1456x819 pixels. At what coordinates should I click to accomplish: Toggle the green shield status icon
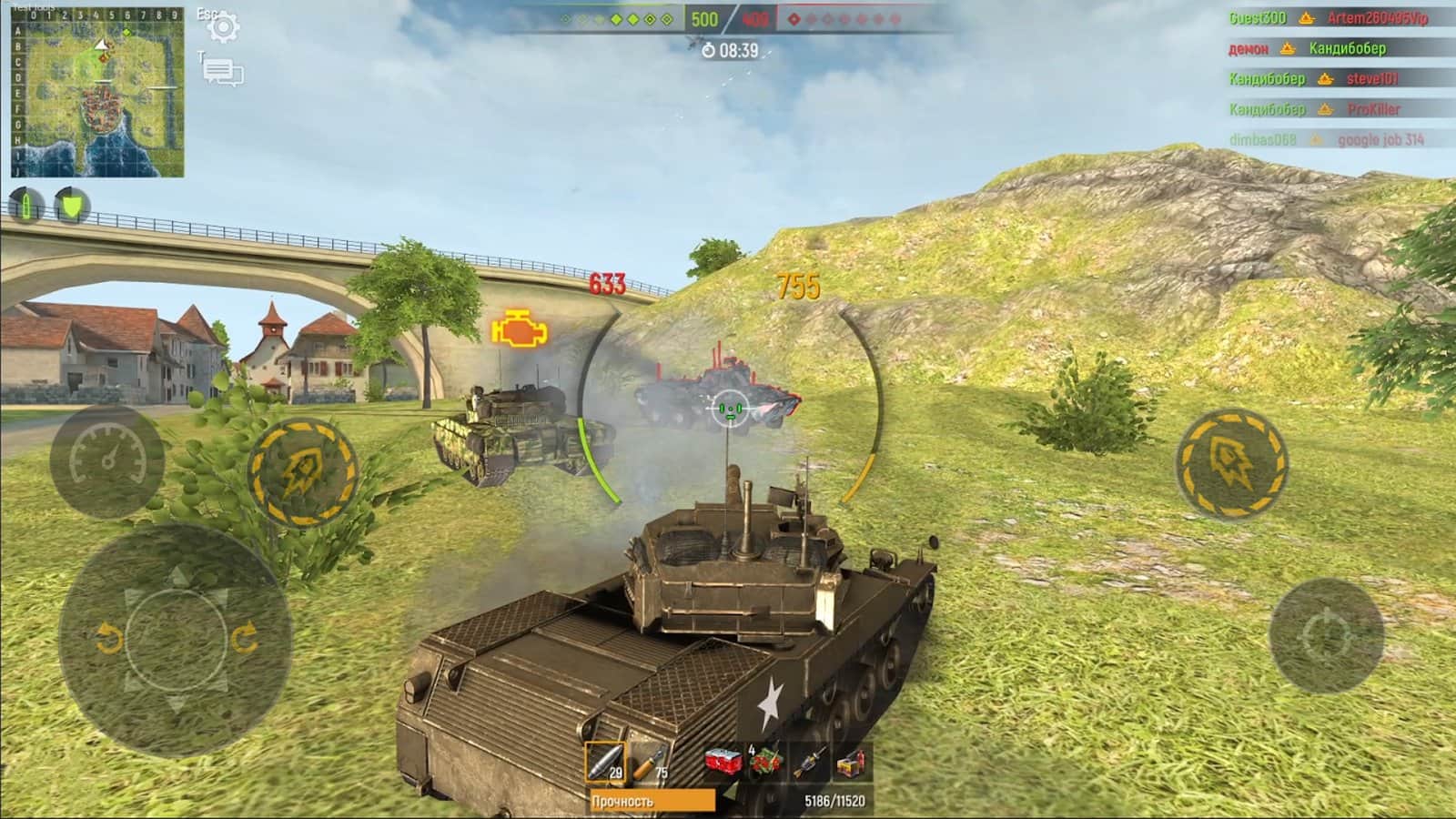[72, 206]
